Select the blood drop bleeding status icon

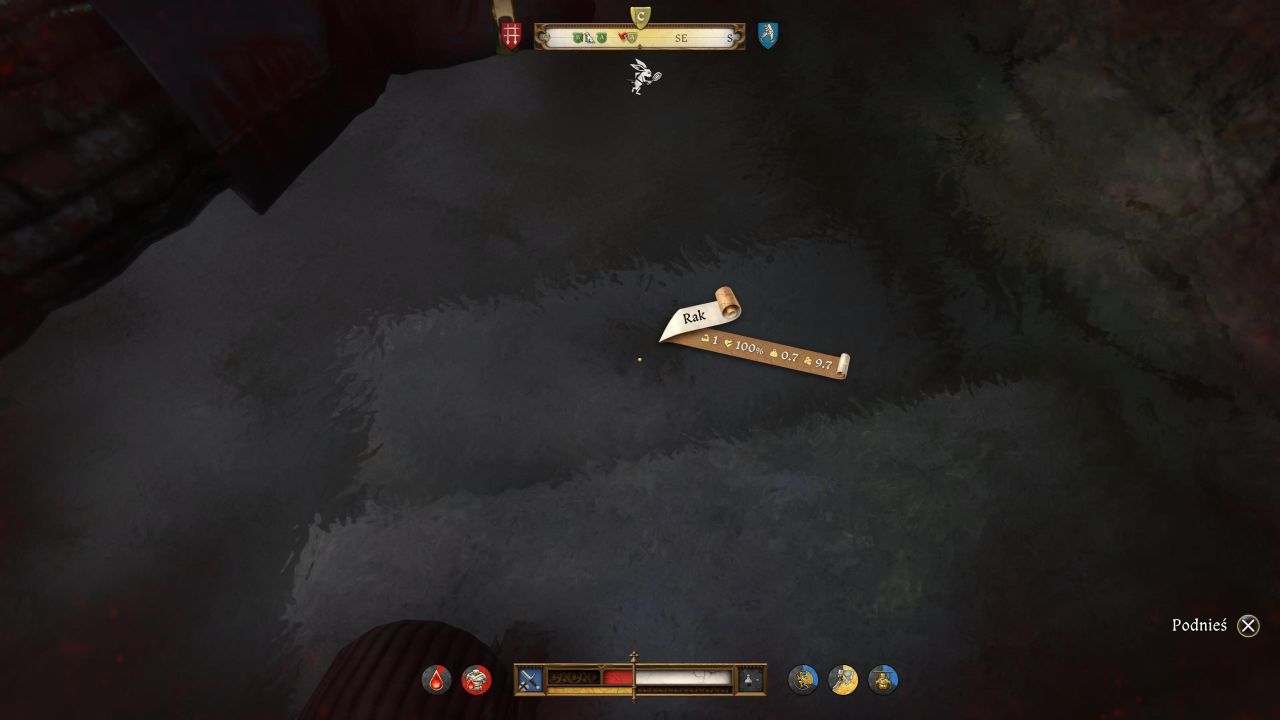tap(436, 680)
